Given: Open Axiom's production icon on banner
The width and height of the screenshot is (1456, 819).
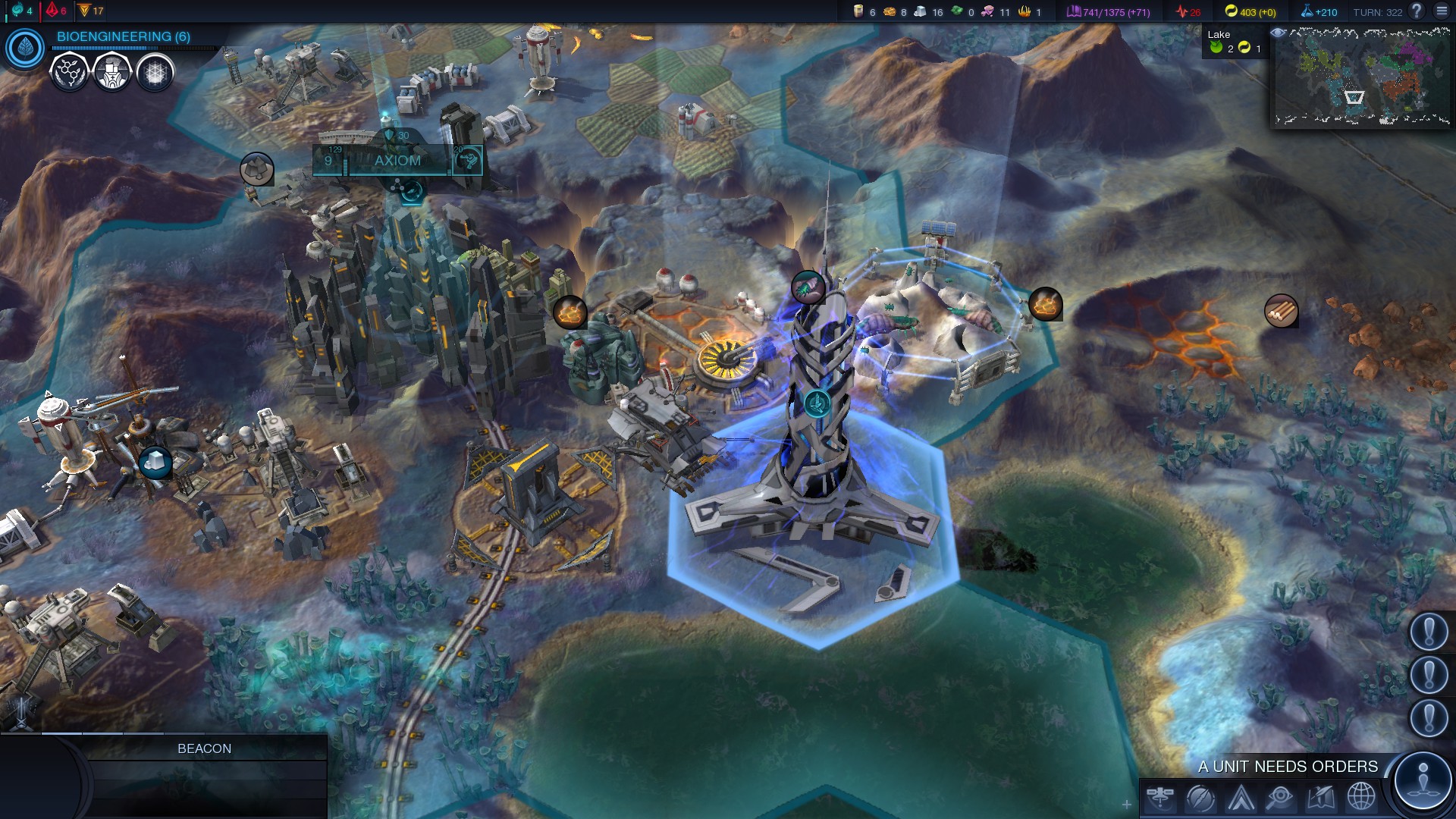Looking at the screenshot, I should 468,160.
